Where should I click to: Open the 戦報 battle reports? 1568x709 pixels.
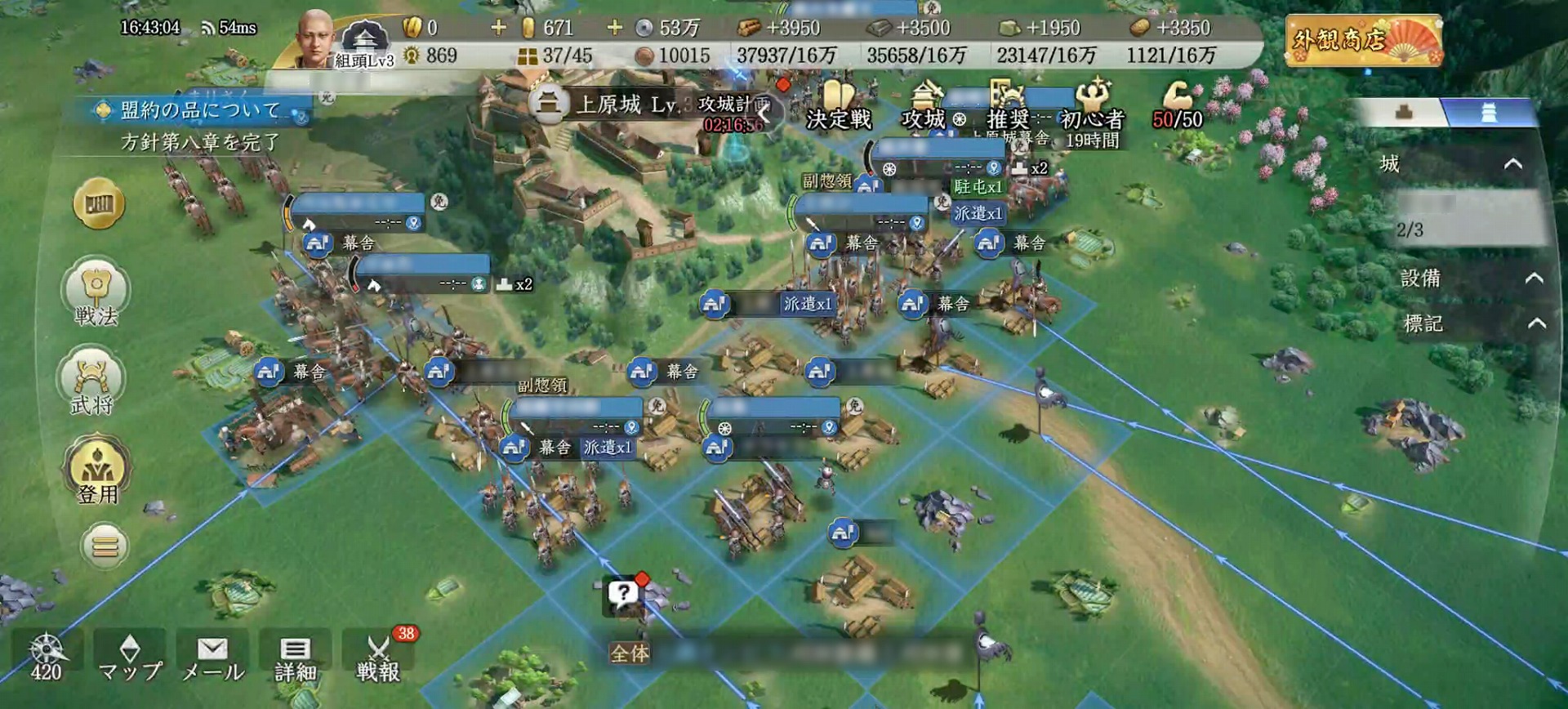(378, 658)
